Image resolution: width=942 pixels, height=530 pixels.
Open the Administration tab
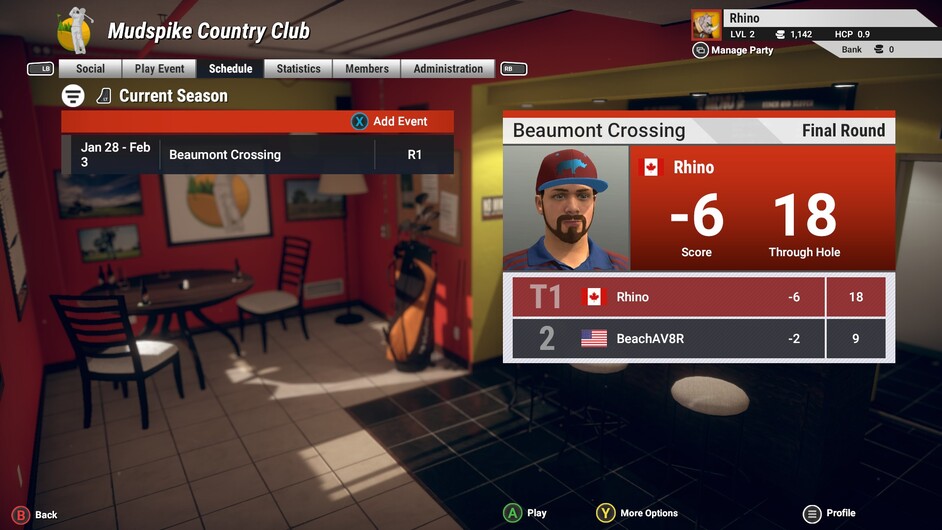(448, 69)
